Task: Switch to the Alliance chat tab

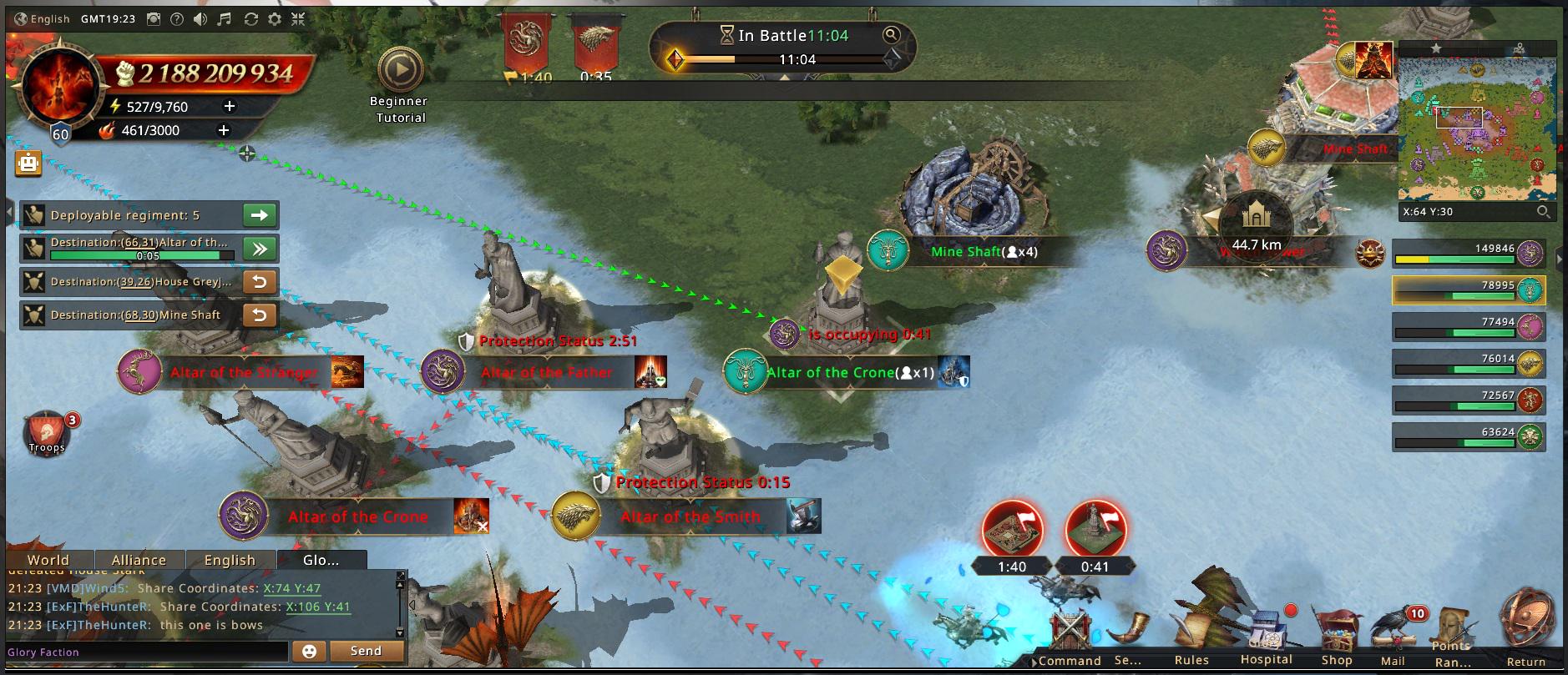Action: (x=139, y=560)
